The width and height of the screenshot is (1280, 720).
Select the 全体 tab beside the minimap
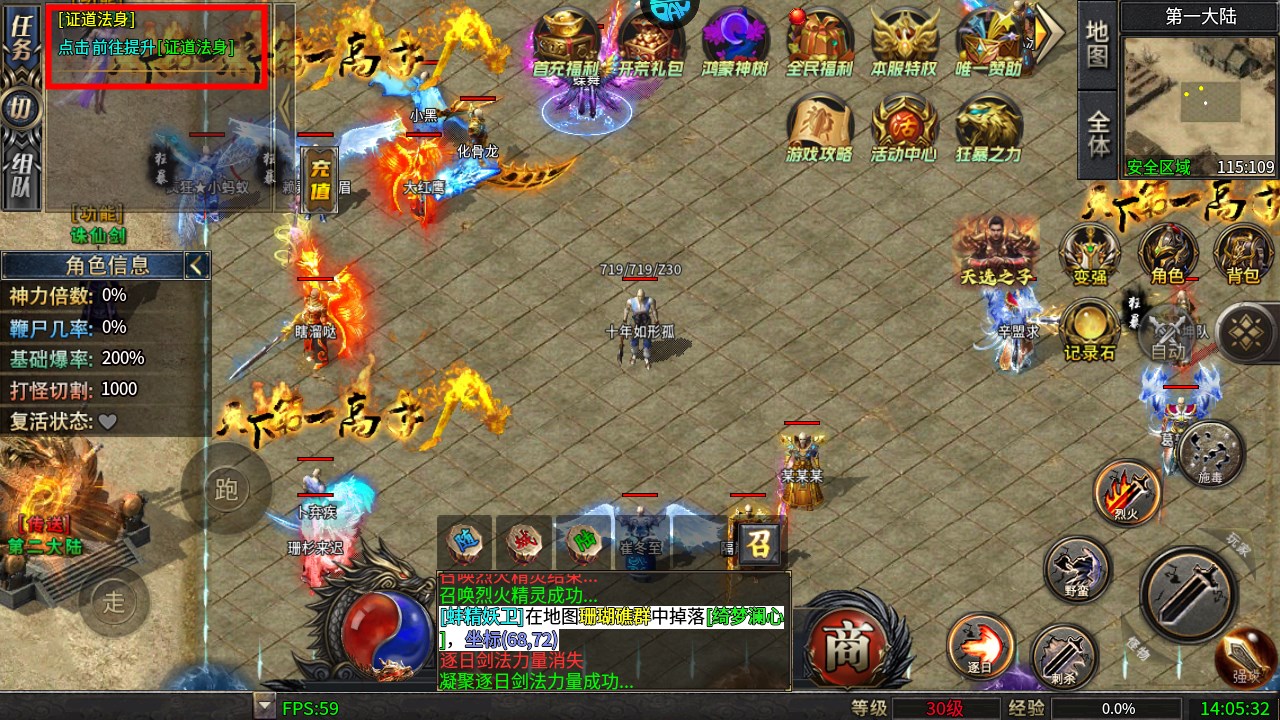(x=1098, y=134)
